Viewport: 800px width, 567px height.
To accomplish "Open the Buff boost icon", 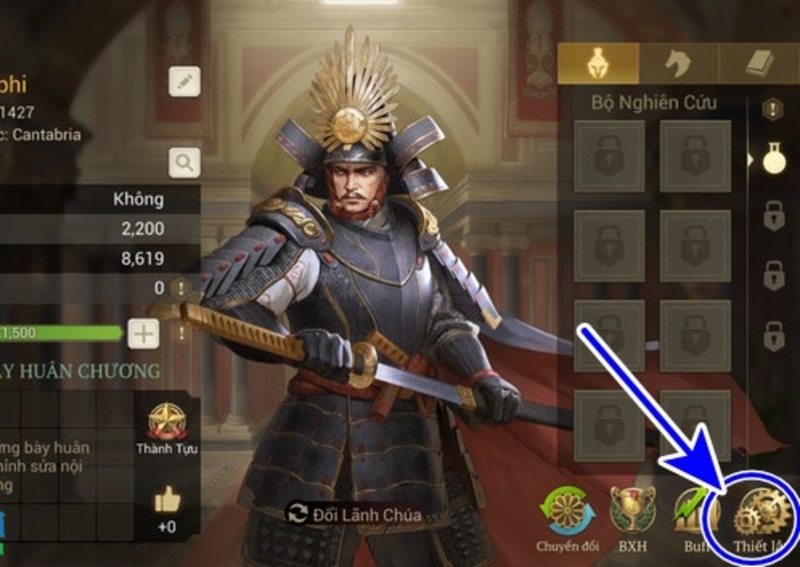I will 695,512.
